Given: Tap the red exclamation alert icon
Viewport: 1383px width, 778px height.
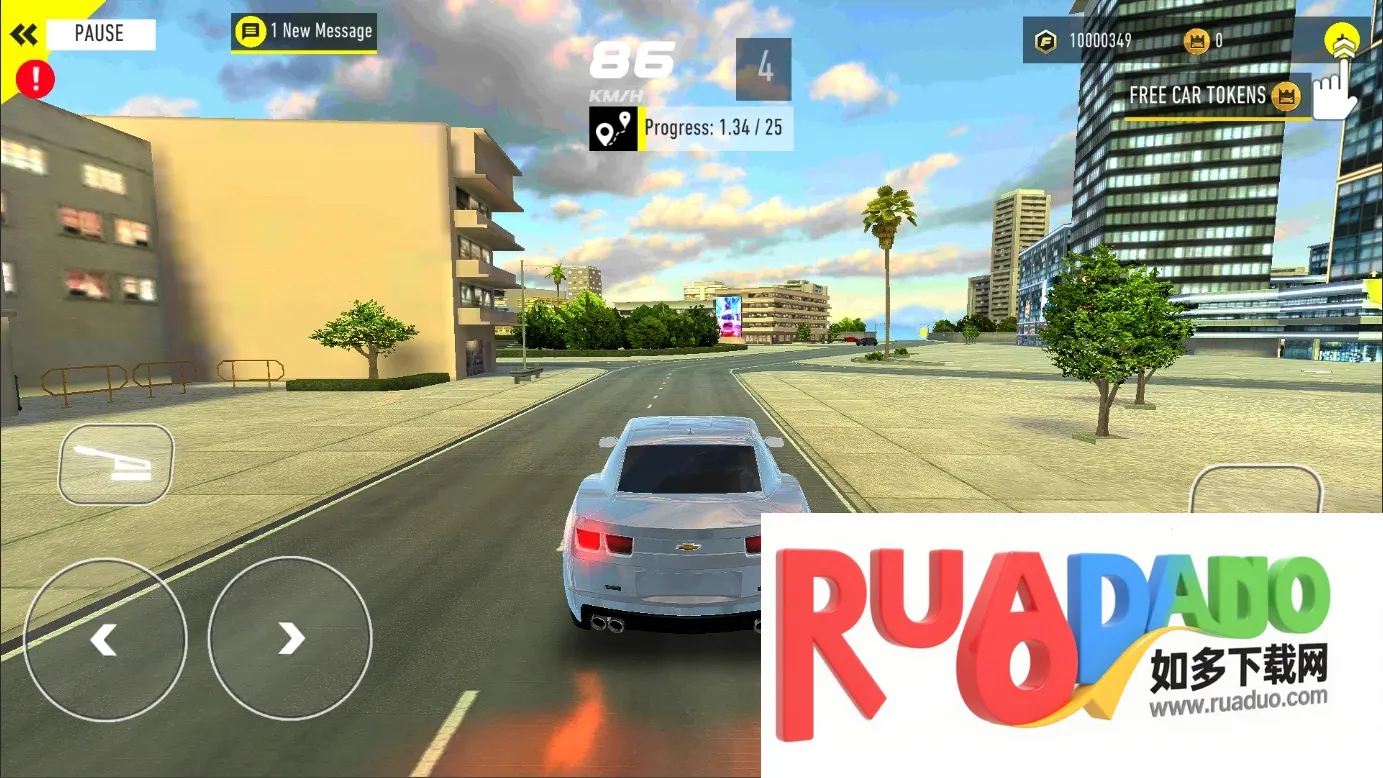Looking at the screenshot, I should [36, 79].
